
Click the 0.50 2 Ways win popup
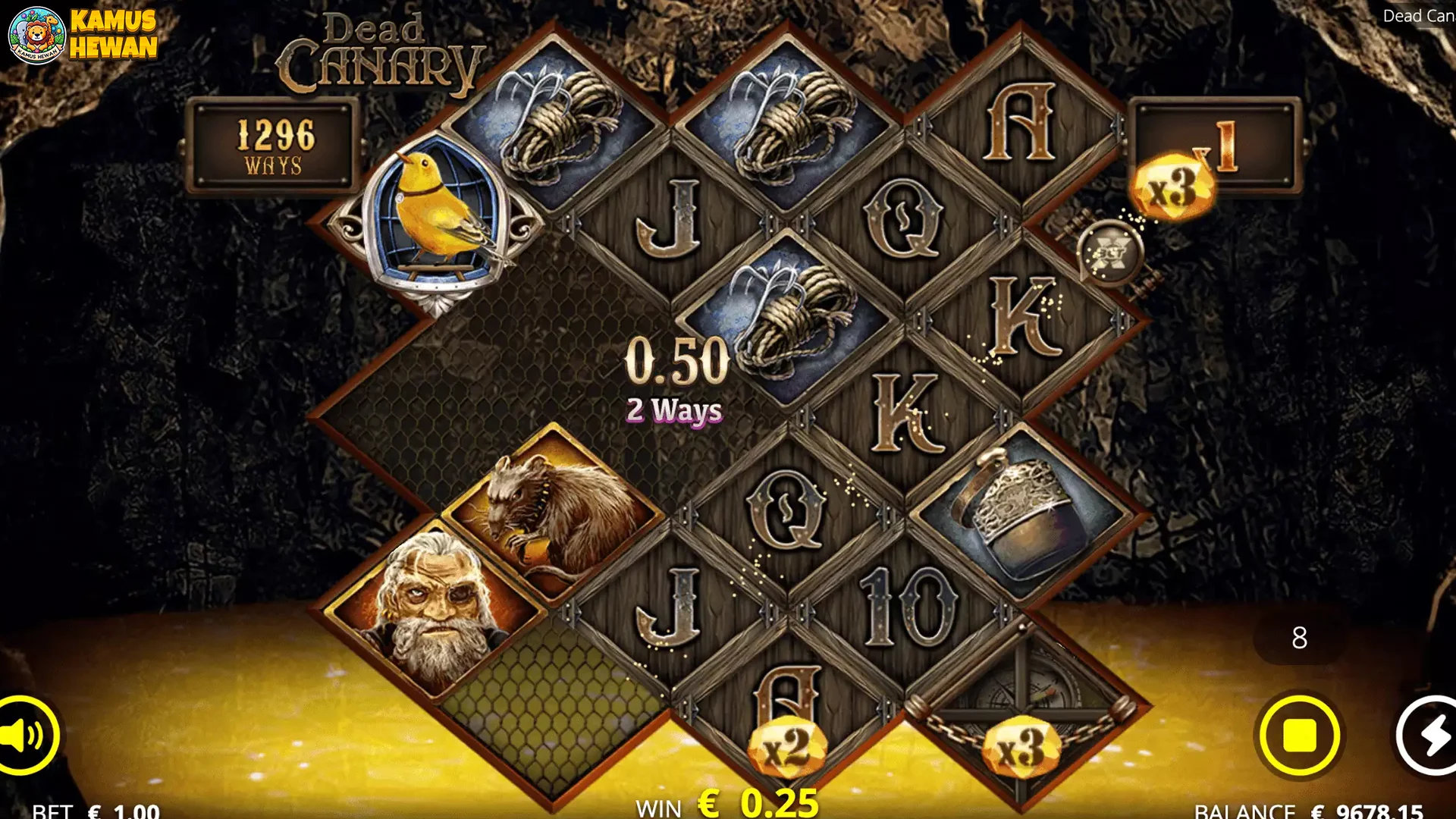673,379
